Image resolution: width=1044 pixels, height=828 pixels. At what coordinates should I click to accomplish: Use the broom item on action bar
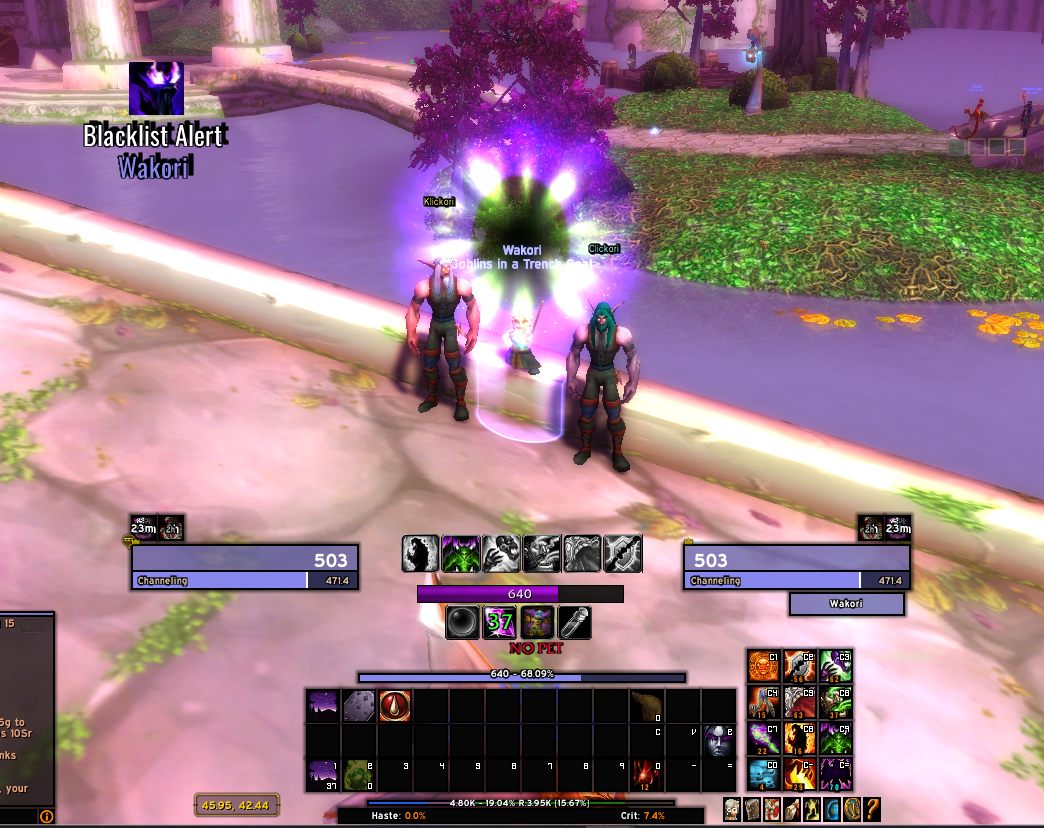646,705
